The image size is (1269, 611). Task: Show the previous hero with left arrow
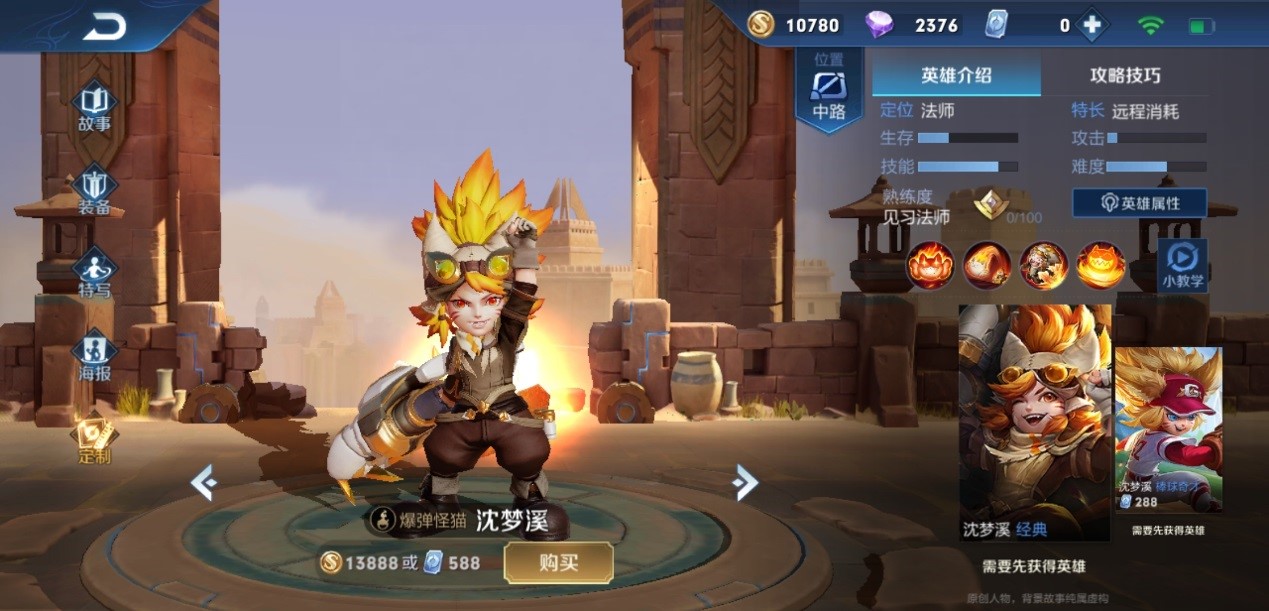pyautogui.click(x=204, y=483)
